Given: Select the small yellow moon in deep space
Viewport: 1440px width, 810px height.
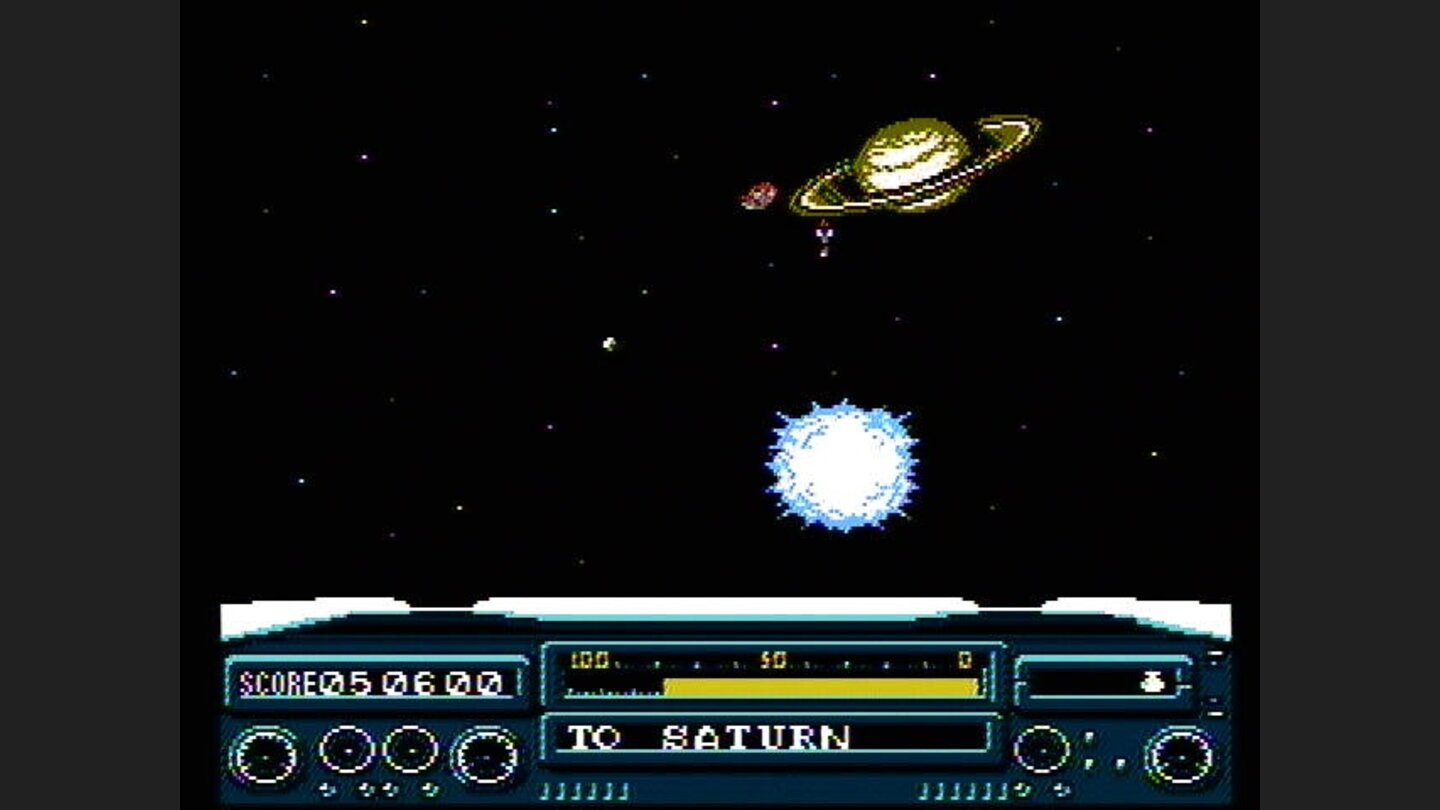Looking at the screenshot, I should pyautogui.click(x=608, y=345).
